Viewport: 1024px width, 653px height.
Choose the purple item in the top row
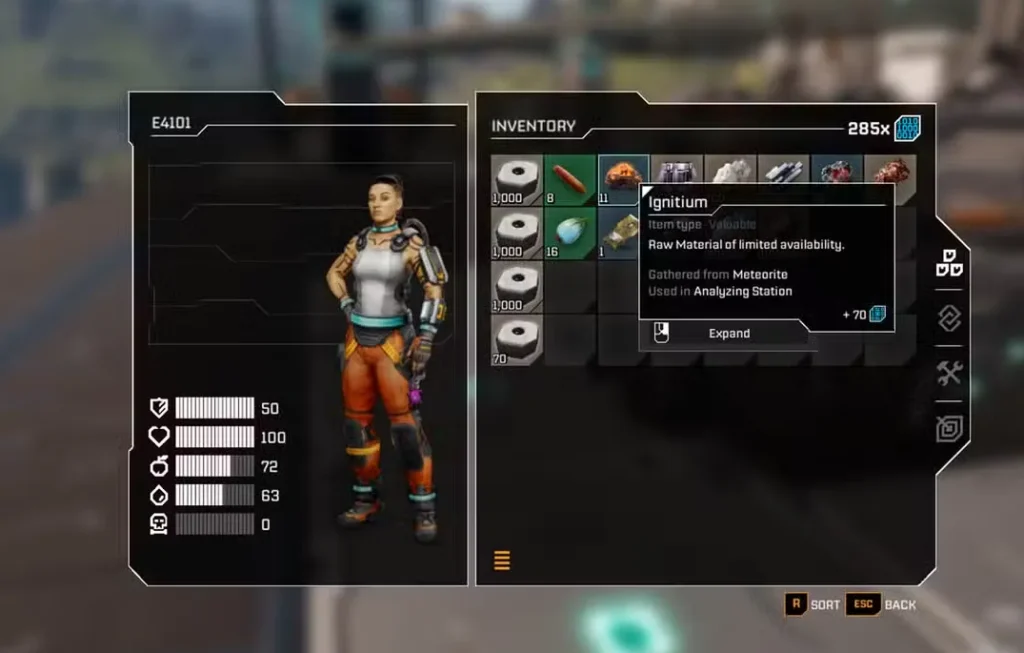point(677,171)
